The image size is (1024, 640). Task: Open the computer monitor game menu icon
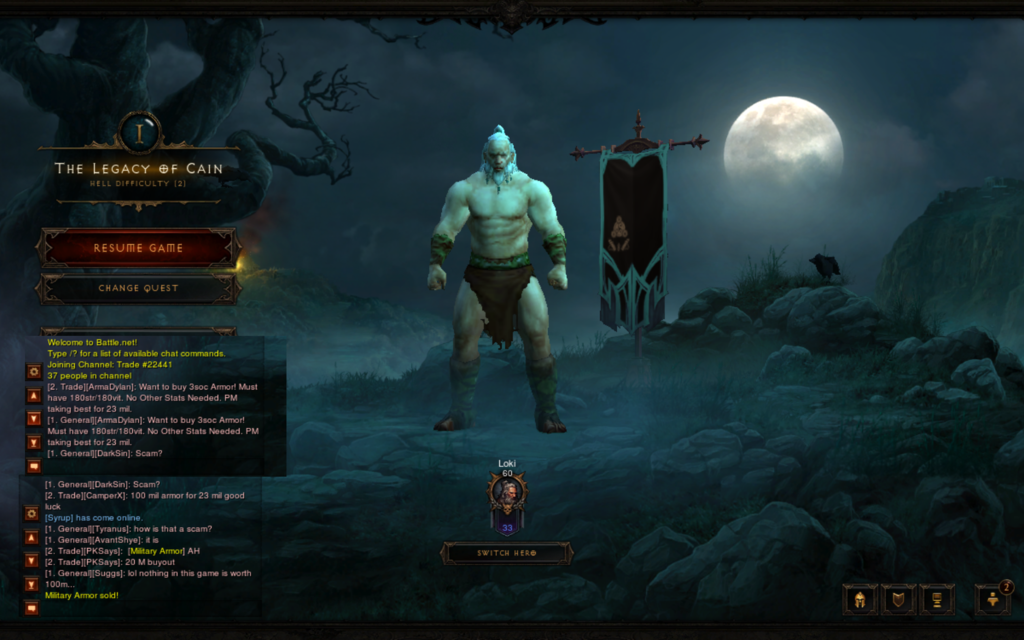[x=937, y=599]
